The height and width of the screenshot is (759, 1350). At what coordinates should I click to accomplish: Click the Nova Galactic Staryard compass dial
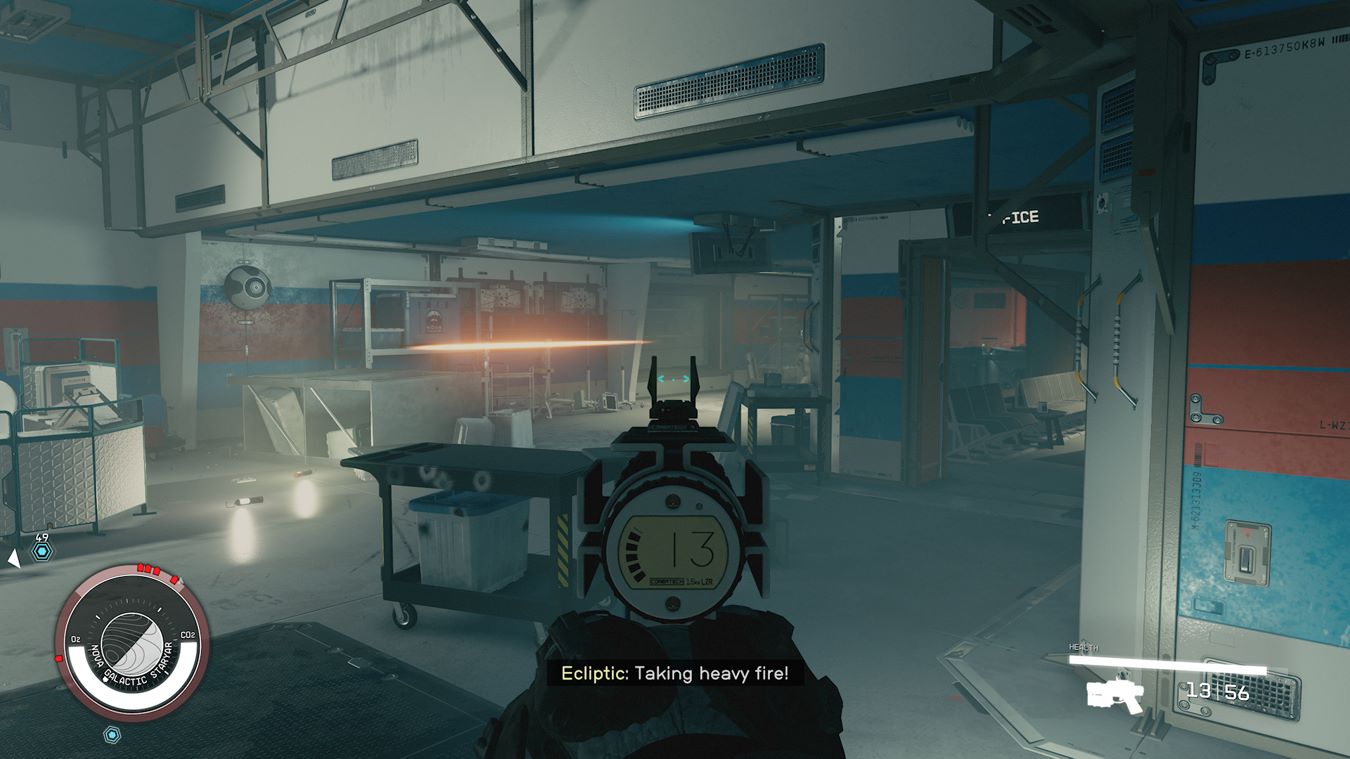132,641
